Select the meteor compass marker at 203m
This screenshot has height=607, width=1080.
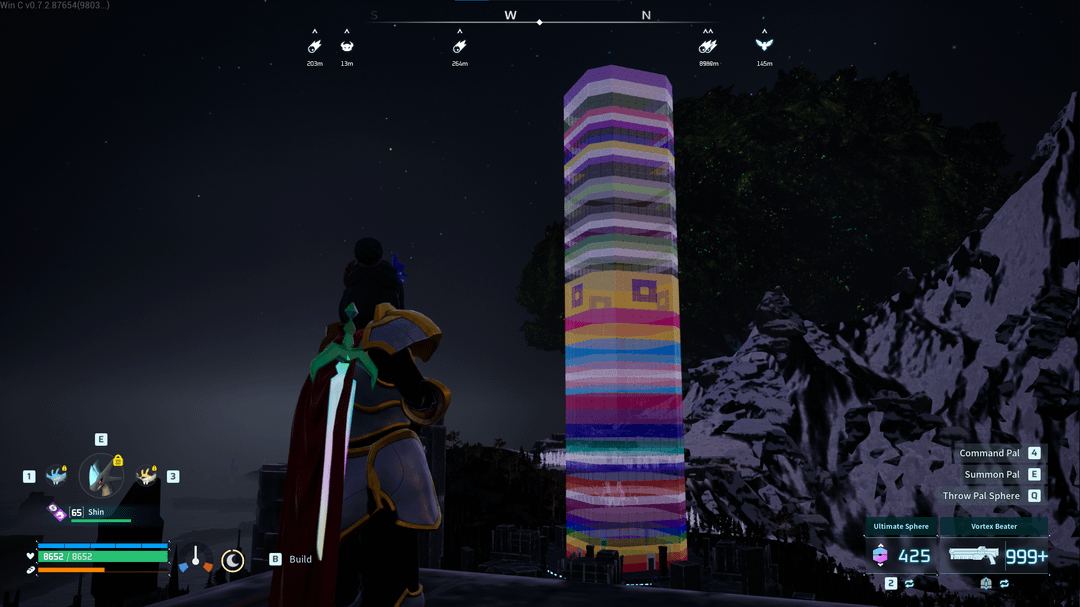click(x=314, y=46)
